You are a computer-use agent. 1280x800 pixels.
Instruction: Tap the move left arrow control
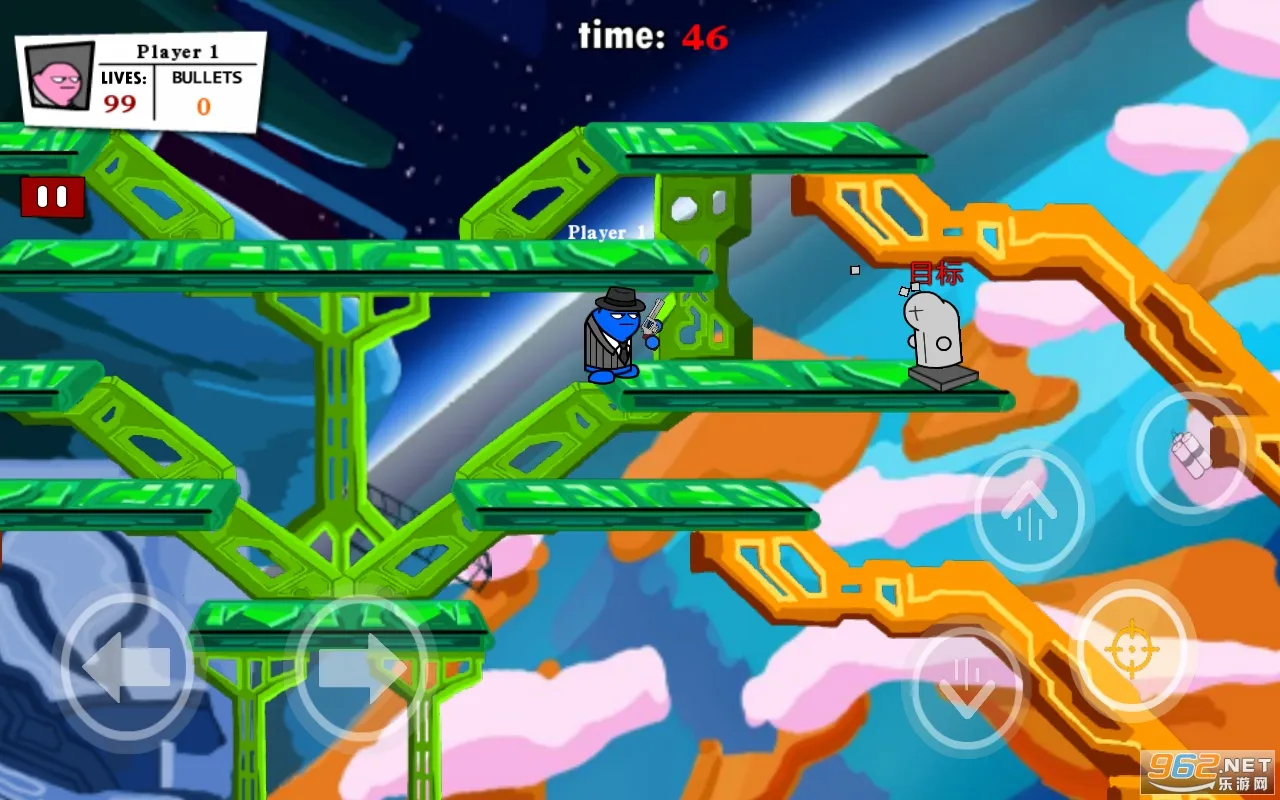126,667
